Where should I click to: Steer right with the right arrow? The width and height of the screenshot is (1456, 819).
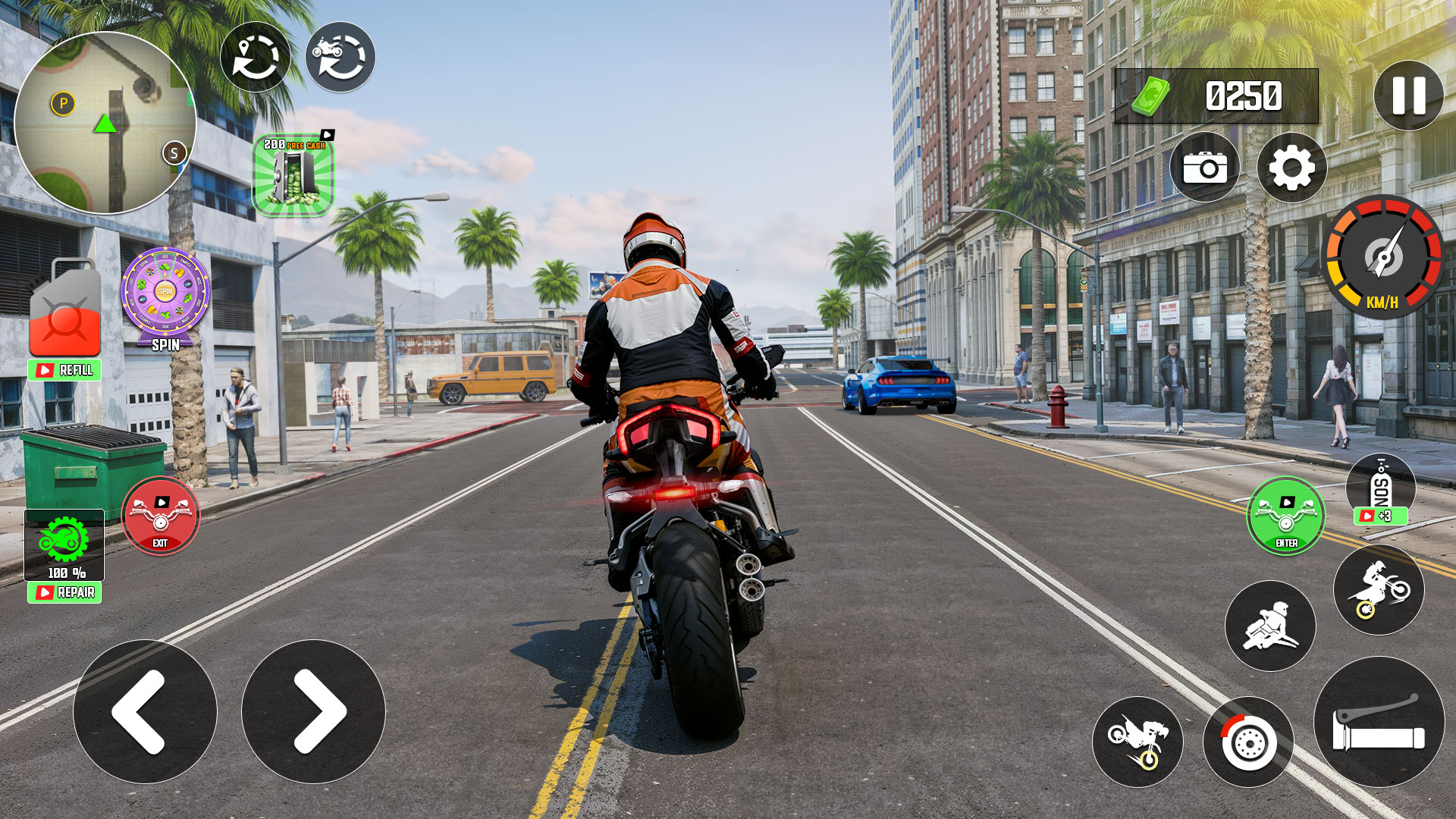point(313,711)
